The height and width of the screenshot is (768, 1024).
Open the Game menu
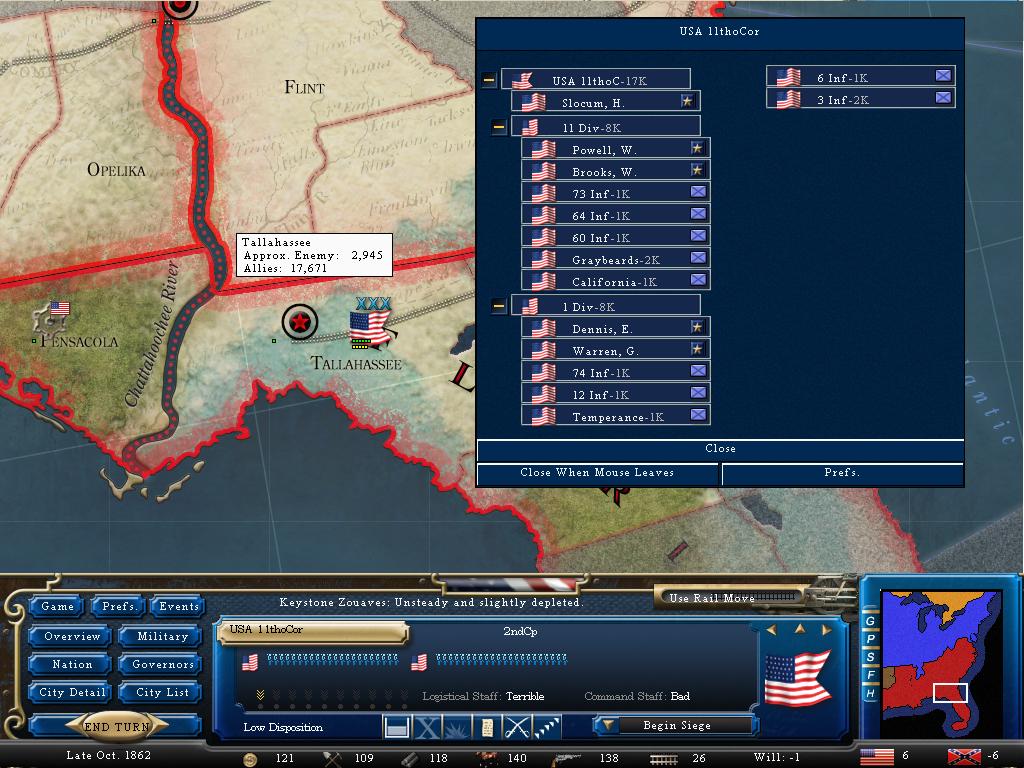click(57, 606)
